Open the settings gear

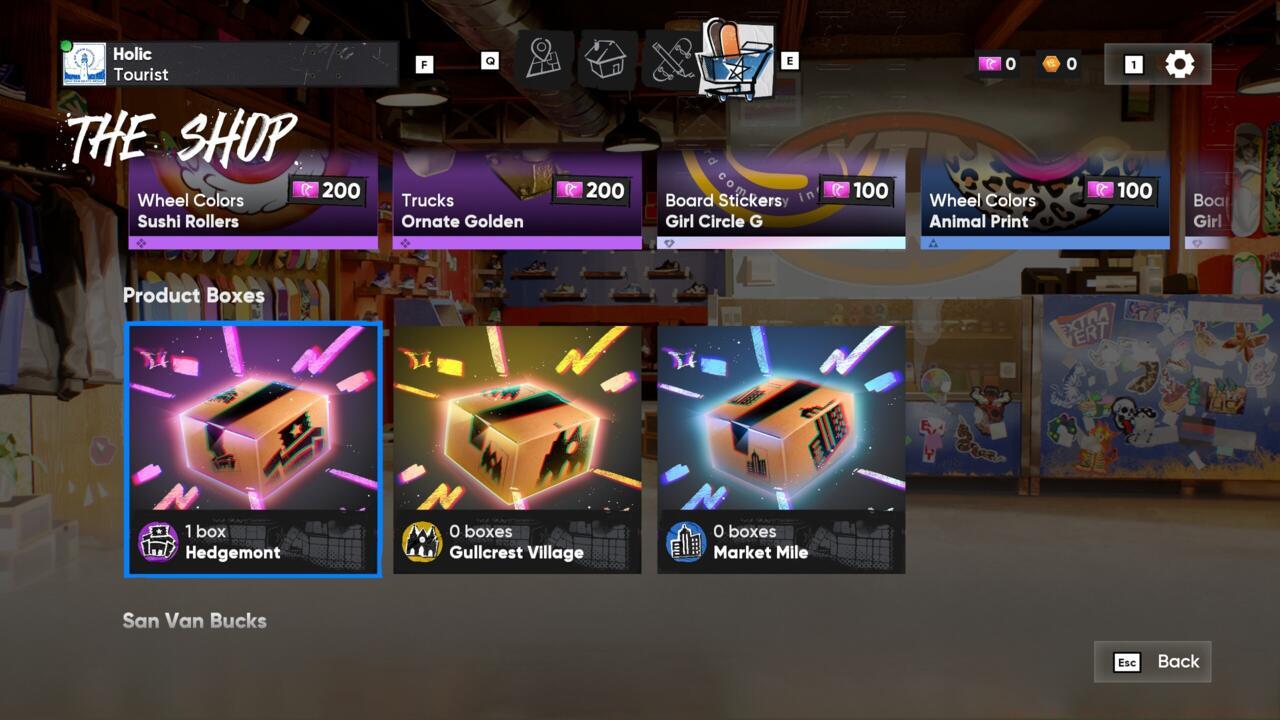1180,63
